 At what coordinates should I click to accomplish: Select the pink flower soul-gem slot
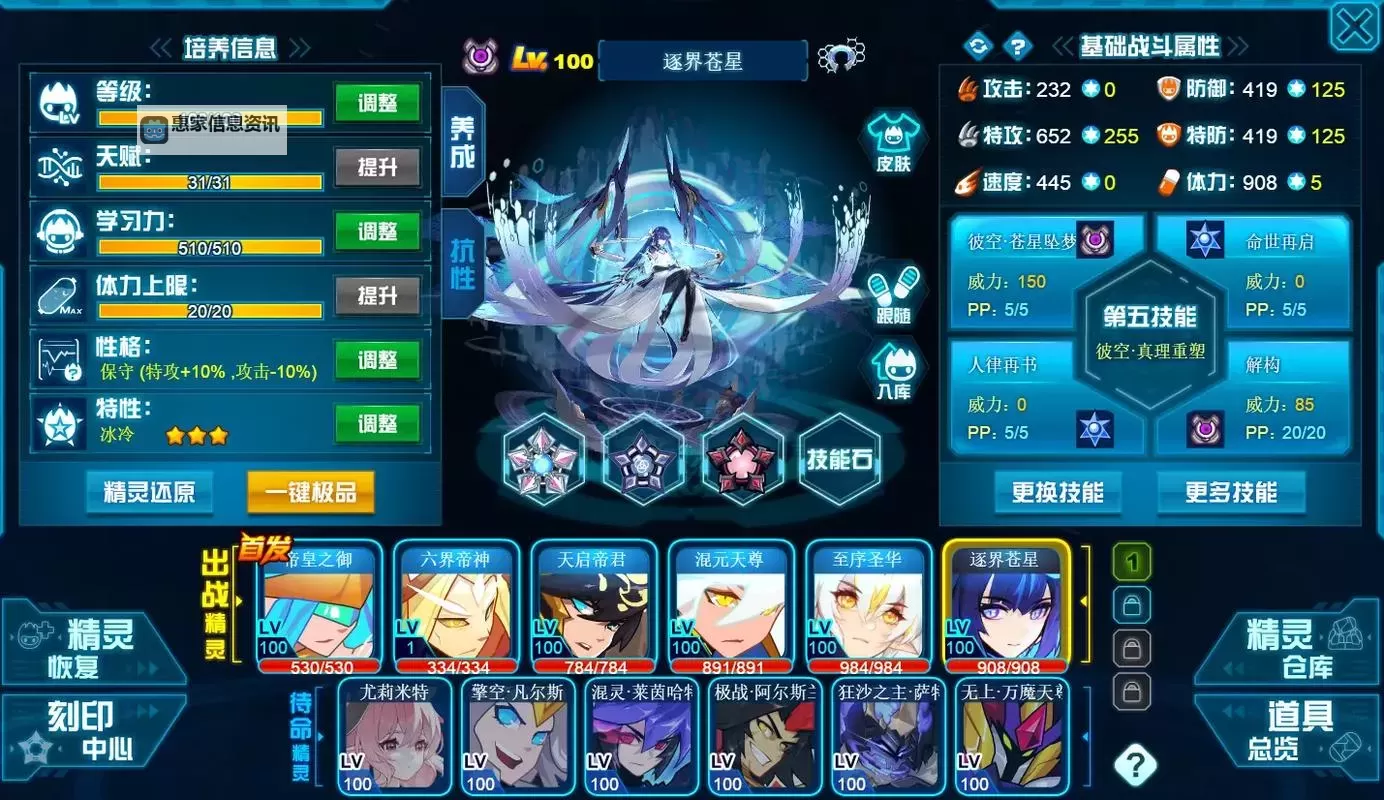[x=742, y=461]
